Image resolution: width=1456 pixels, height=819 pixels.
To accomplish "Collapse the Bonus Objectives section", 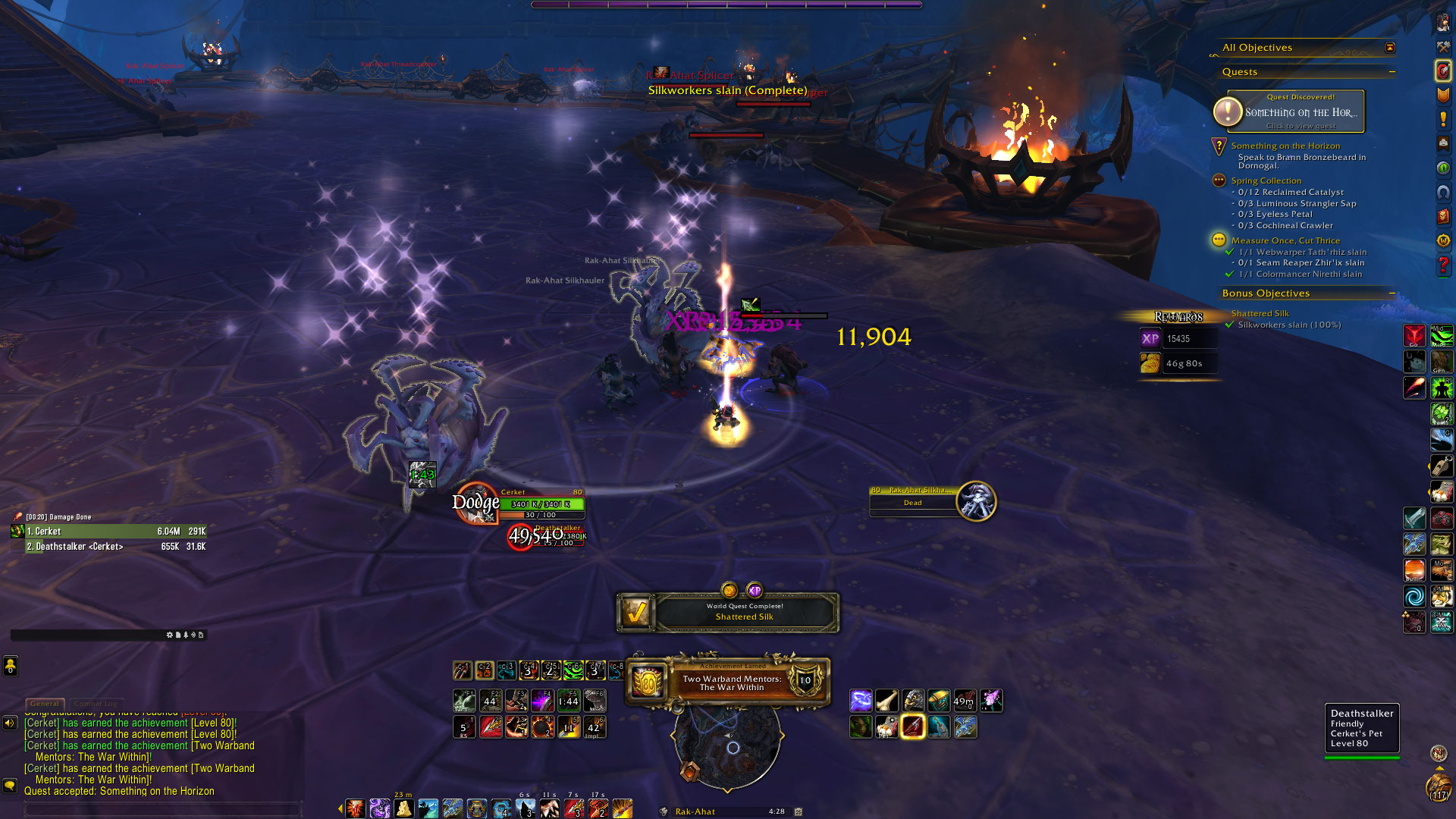I will pyautogui.click(x=1392, y=293).
